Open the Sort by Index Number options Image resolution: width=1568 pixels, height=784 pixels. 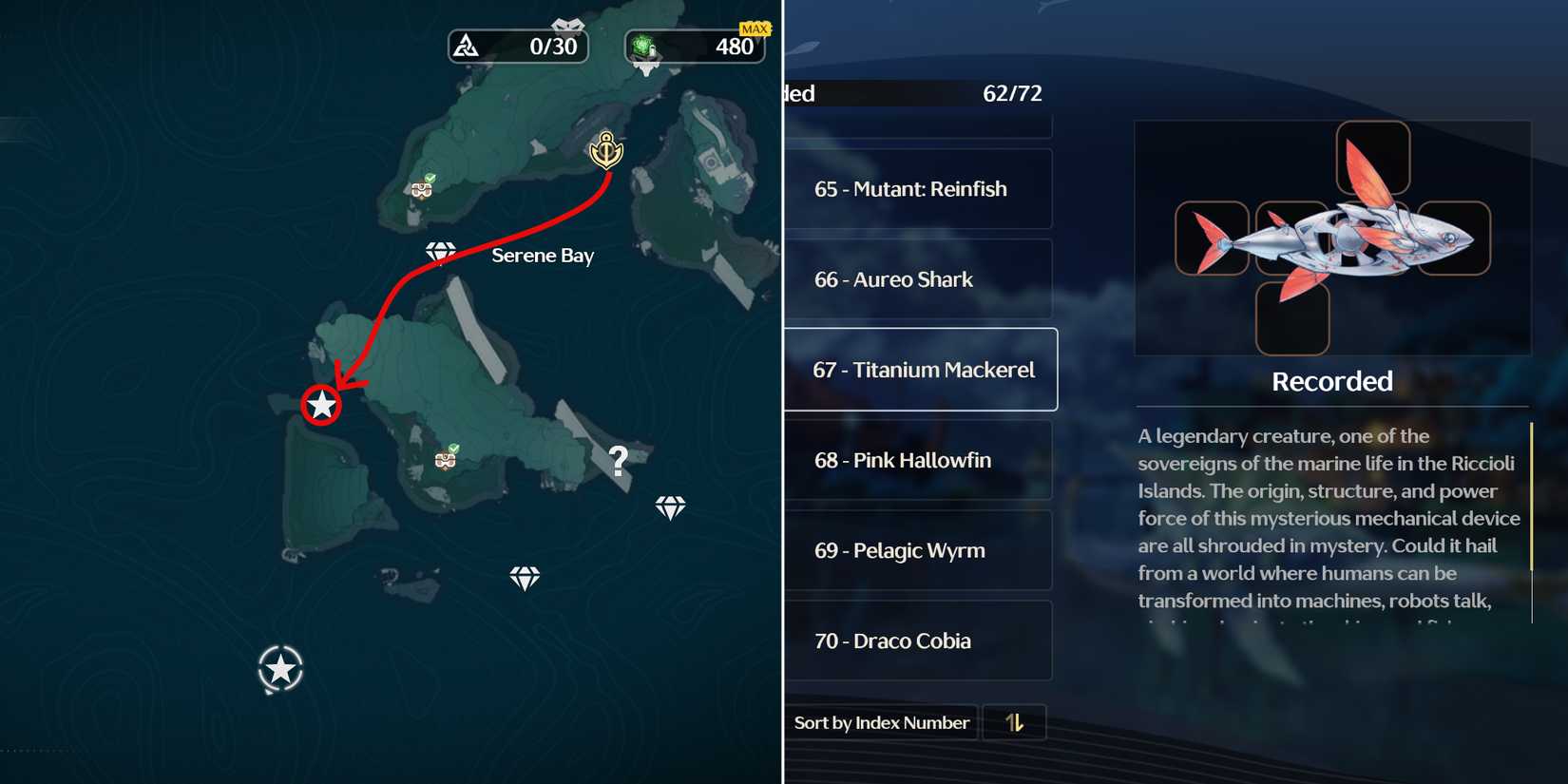(882, 722)
